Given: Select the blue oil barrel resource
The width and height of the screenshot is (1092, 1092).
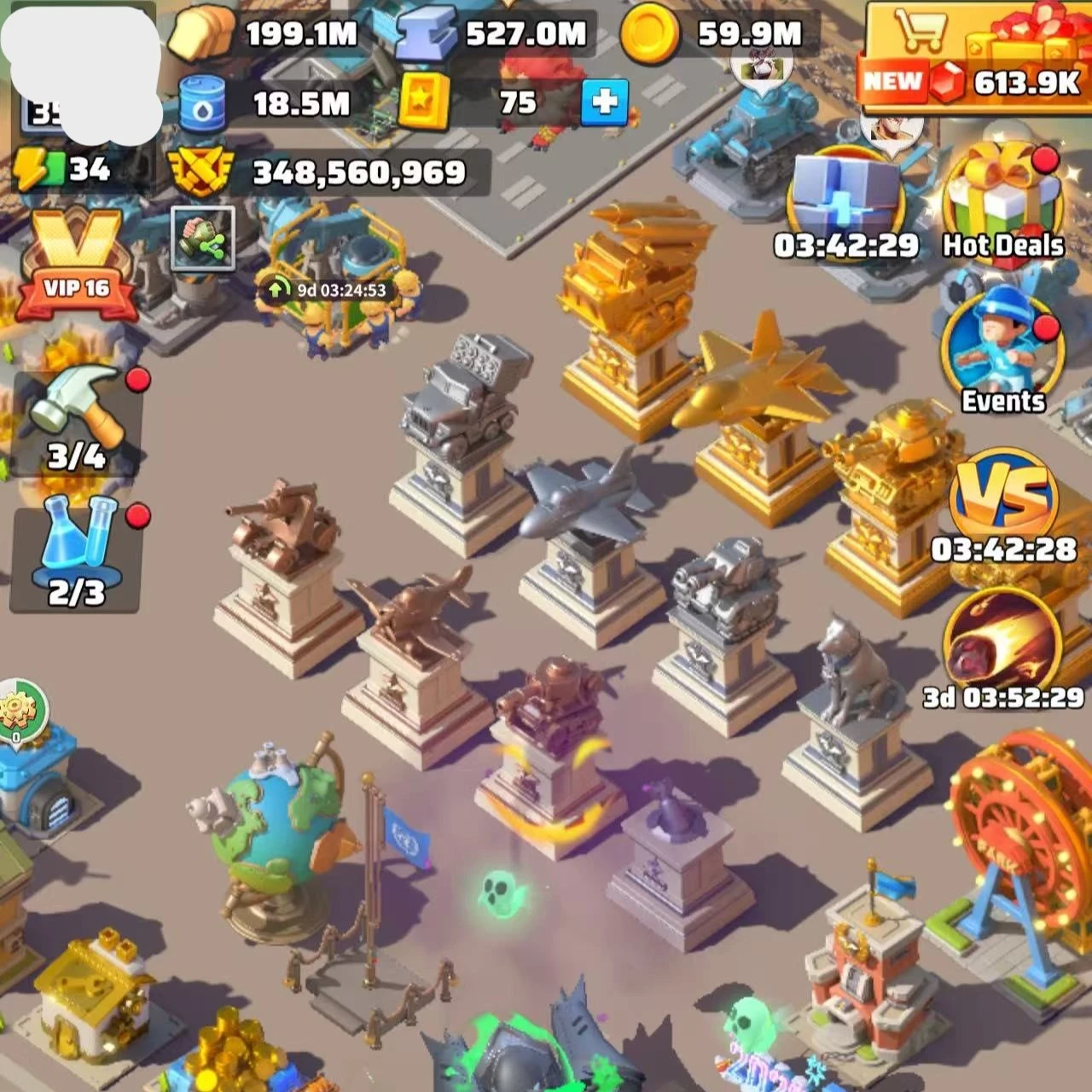Looking at the screenshot, I should coord(203,104).
